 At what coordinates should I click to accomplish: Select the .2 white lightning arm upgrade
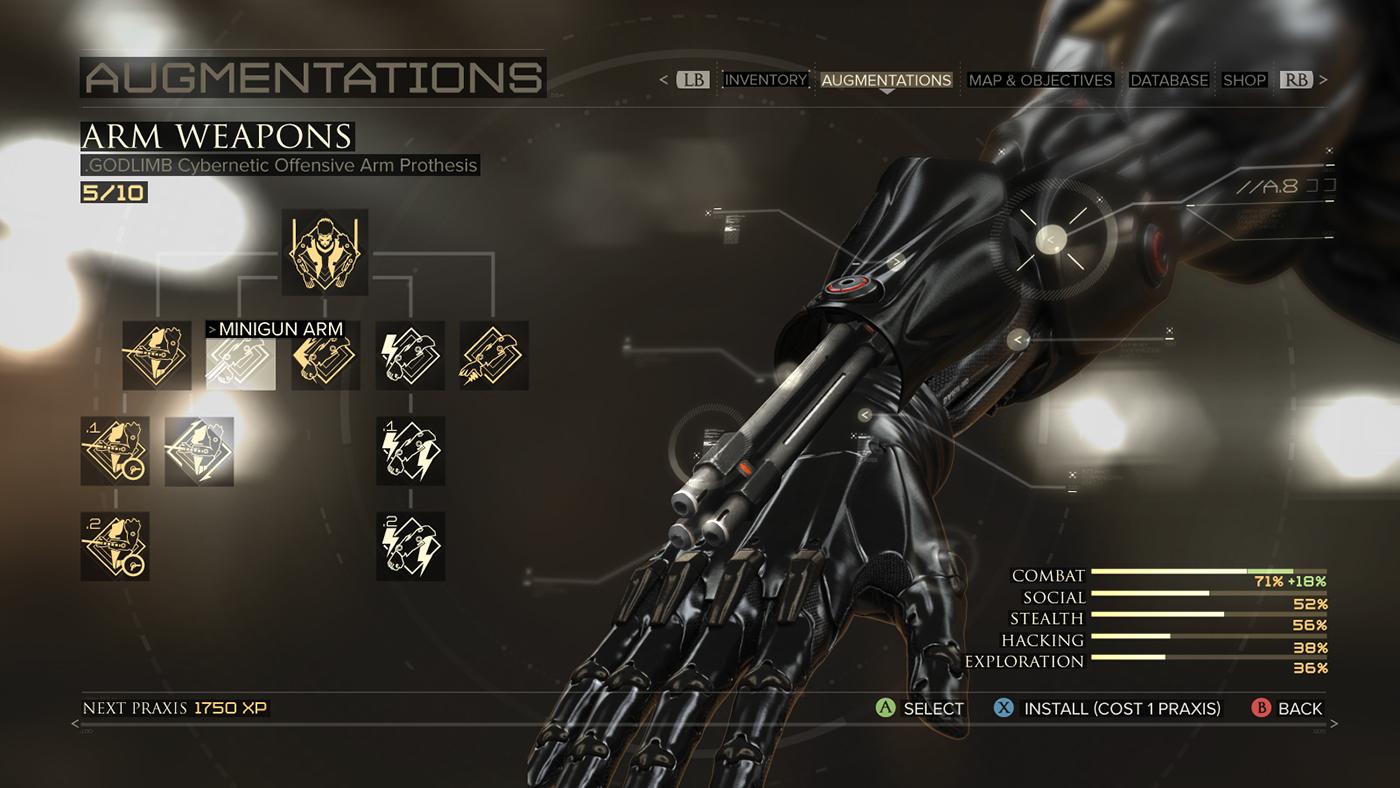410,546
